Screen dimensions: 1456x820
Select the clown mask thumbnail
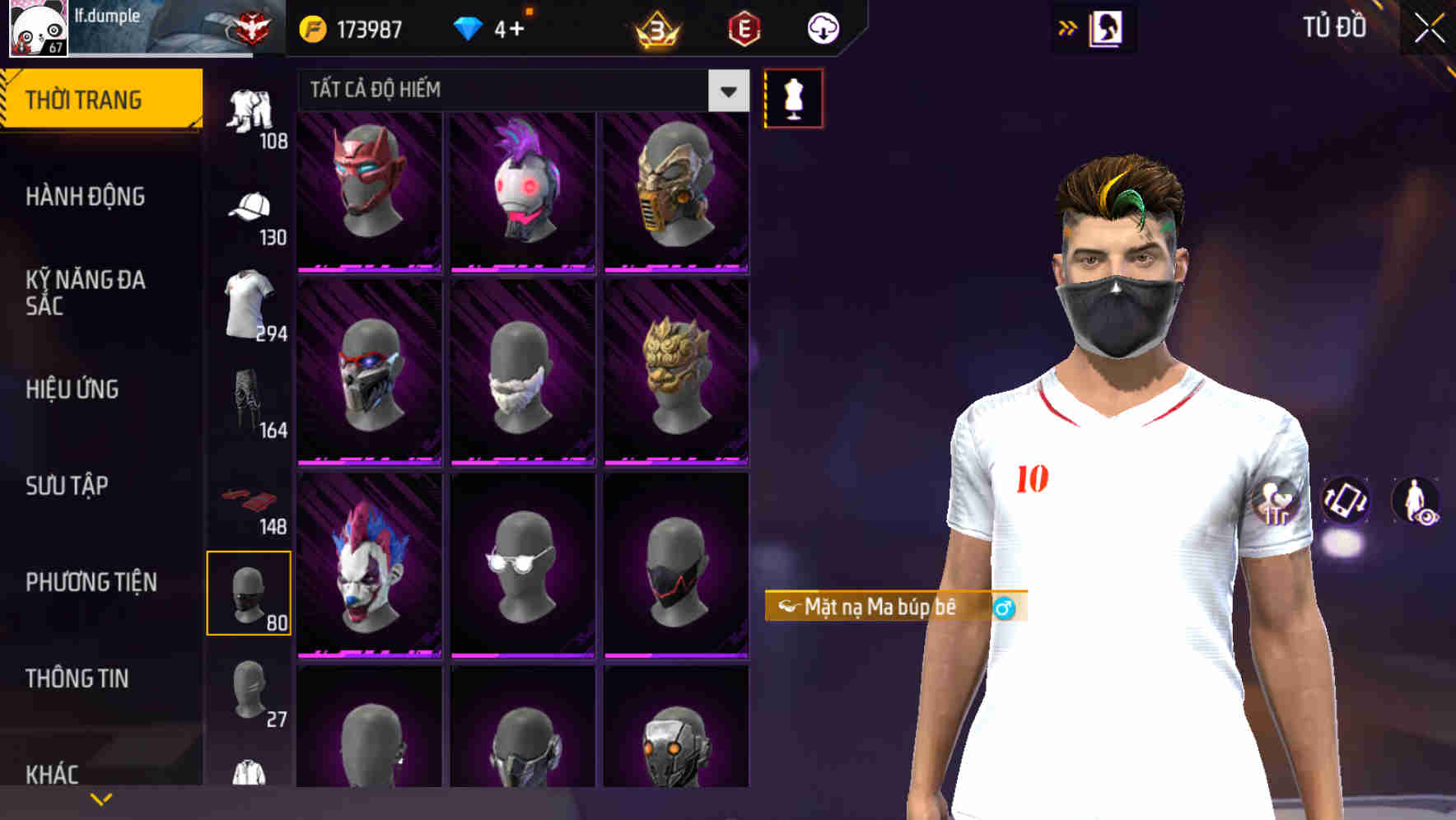pos(368,570)
